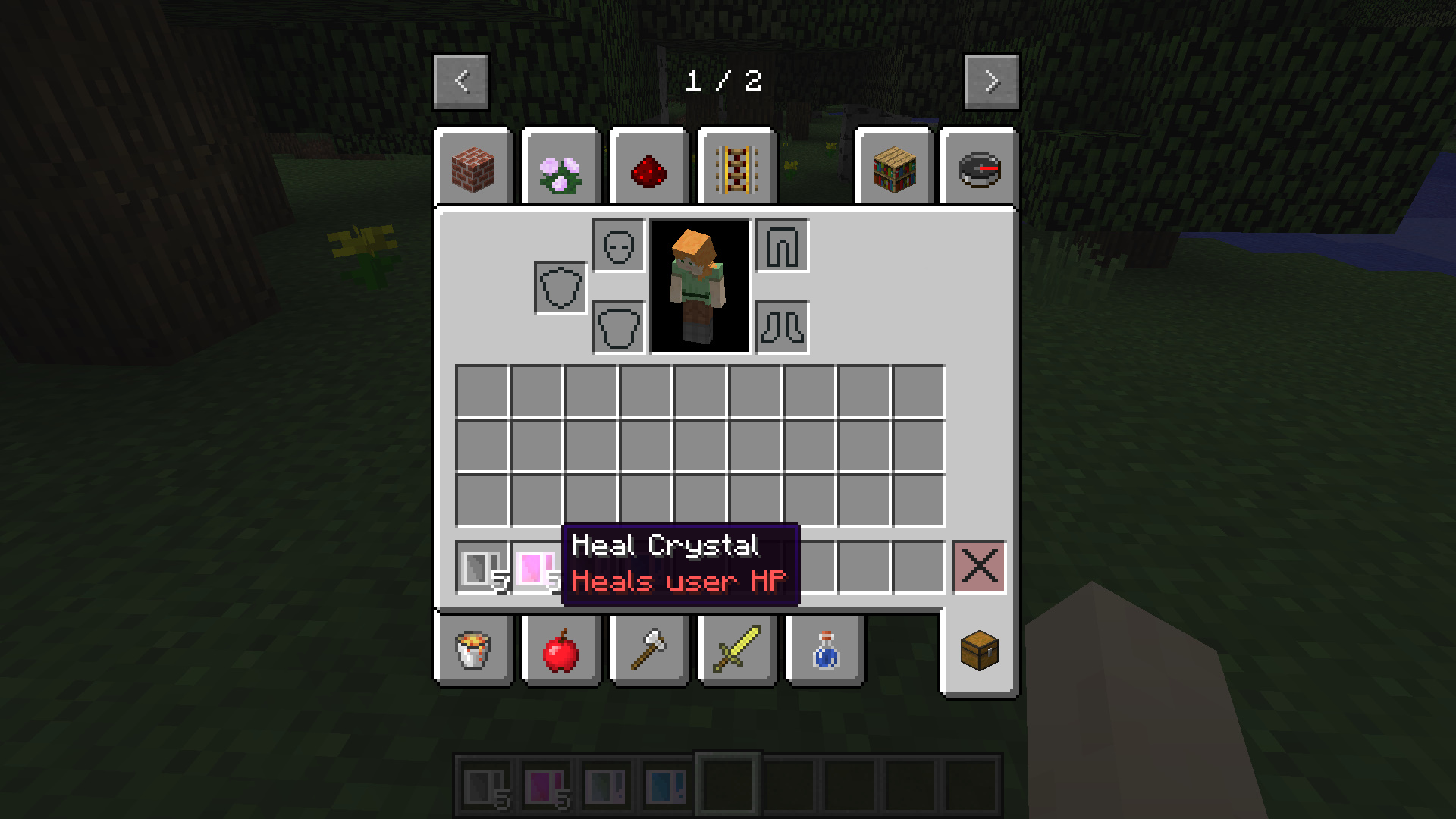Switch to the bookshelf tab
Image resolution: width=1456 pixels, height=819 pixels.
pos(895,169)
